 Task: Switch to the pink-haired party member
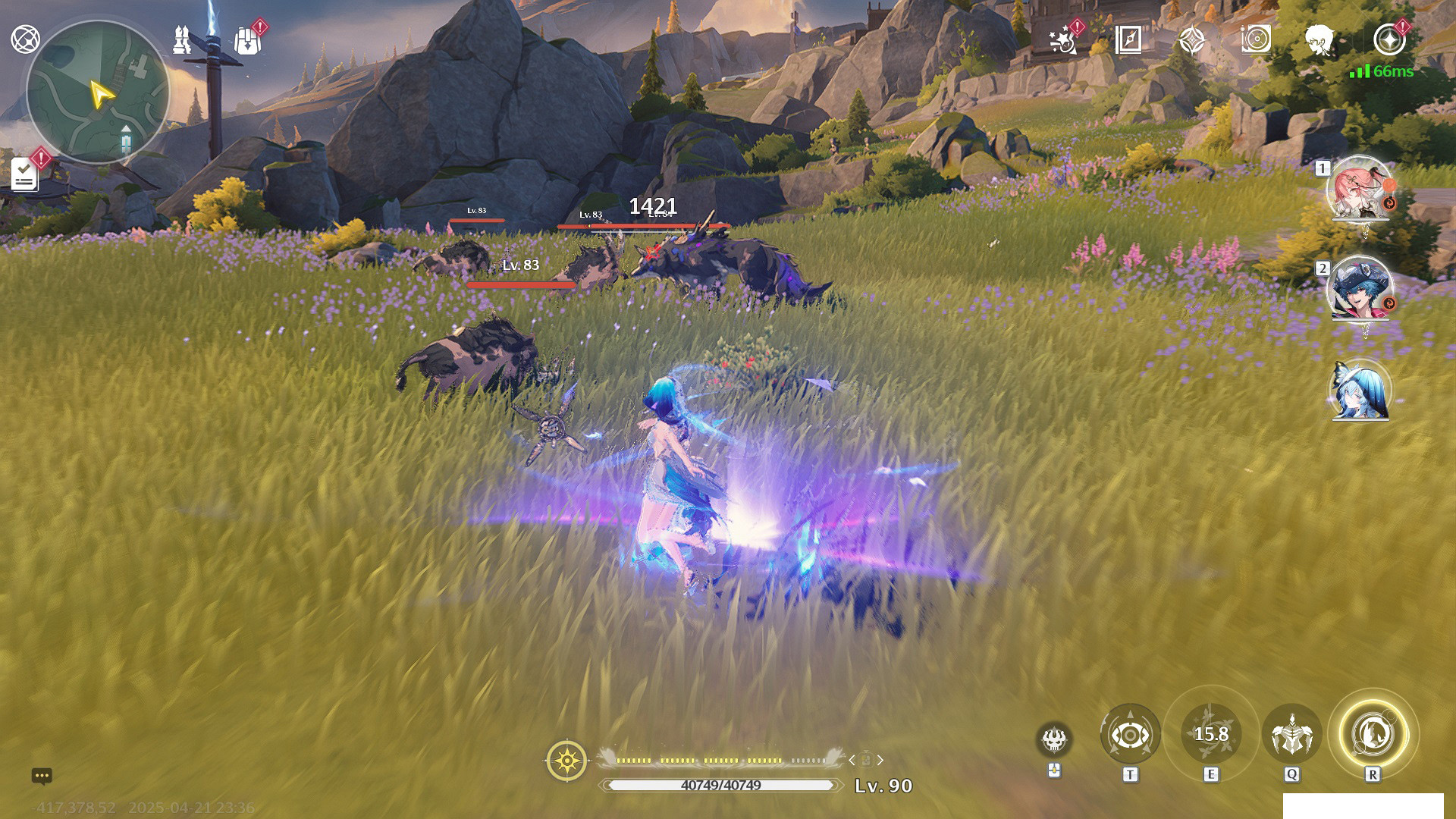tap(1360, 188)
